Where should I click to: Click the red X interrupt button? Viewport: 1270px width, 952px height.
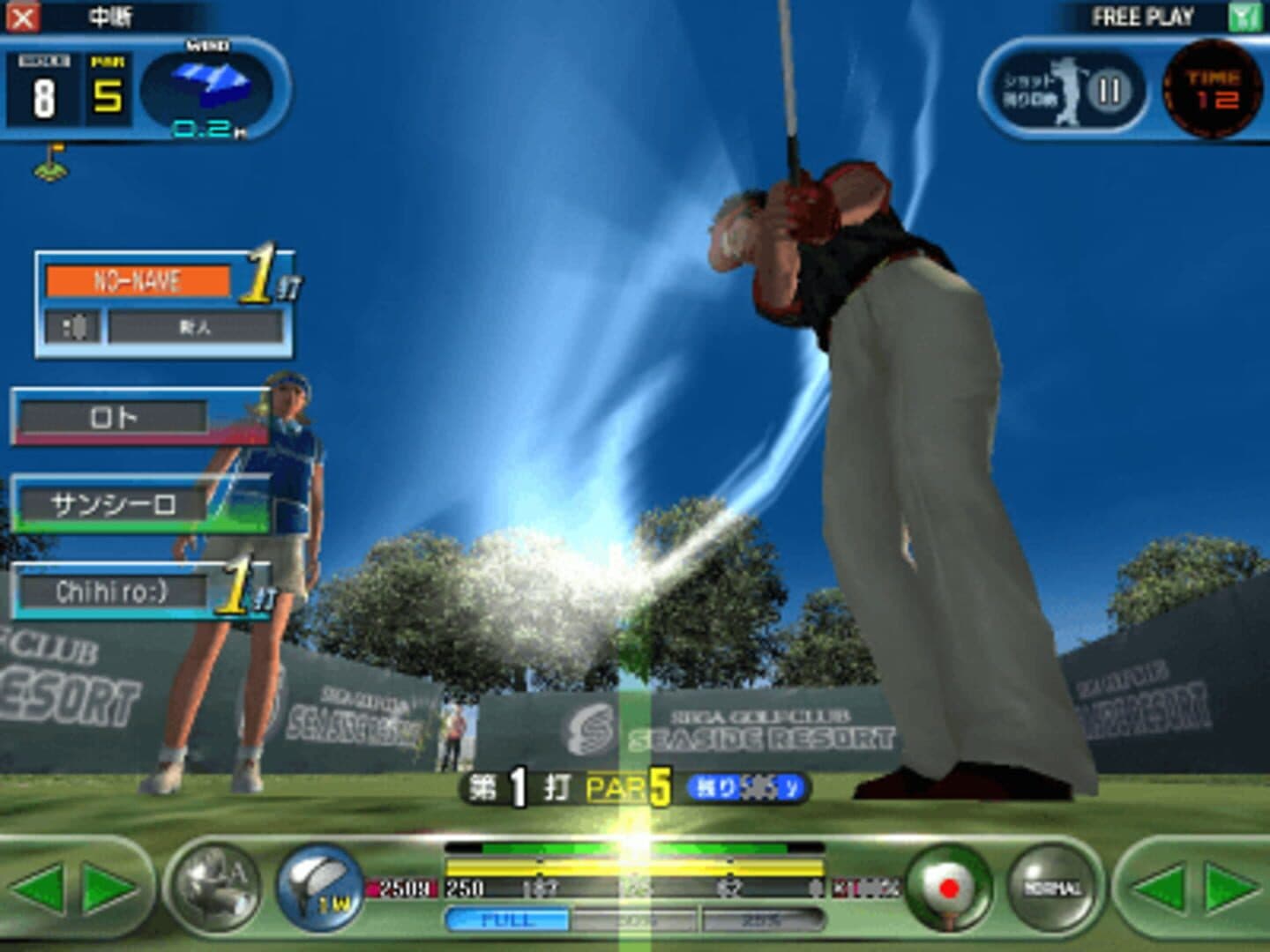coord(23,17)
